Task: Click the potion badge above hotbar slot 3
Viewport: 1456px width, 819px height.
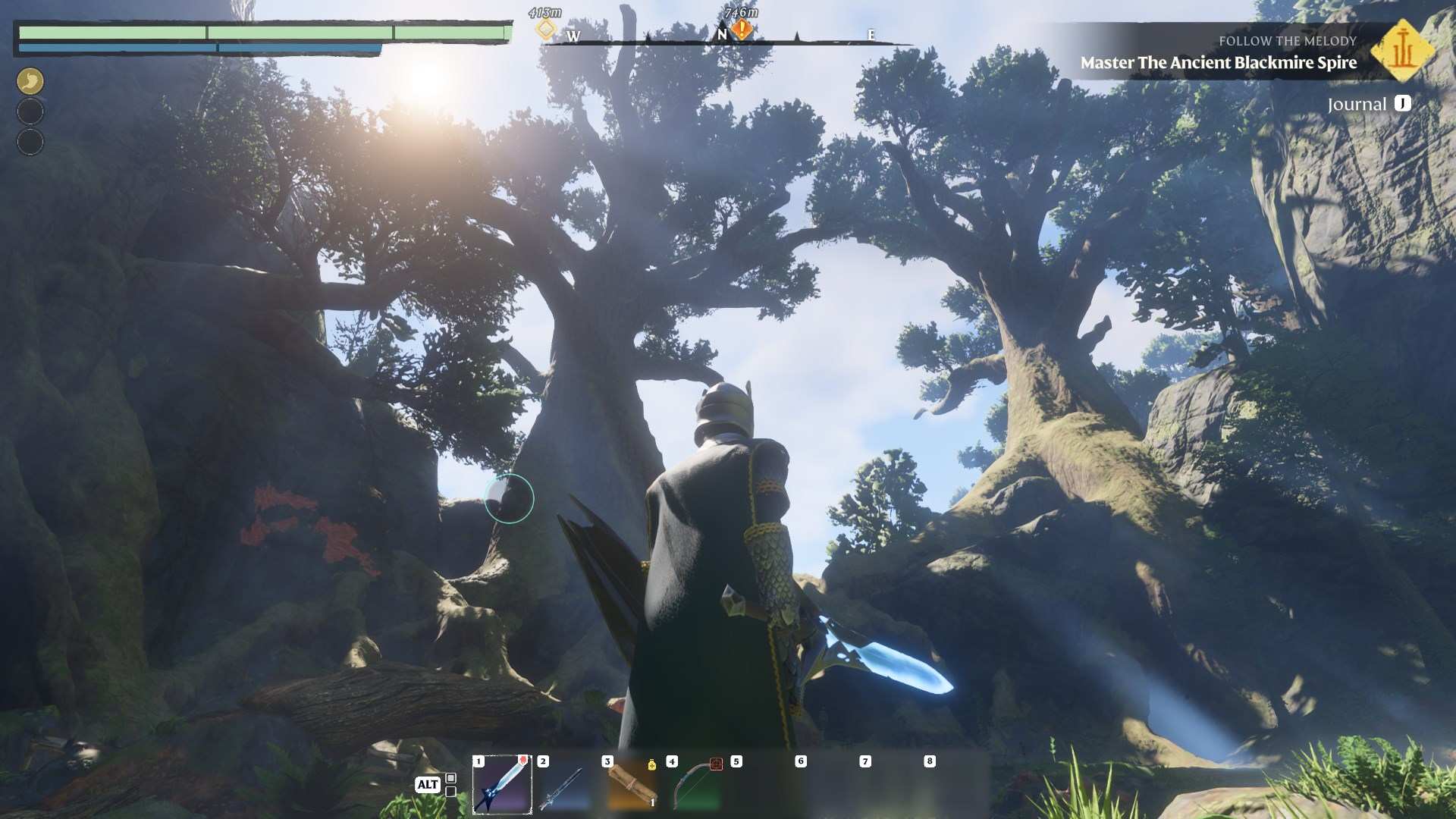Action: click(x=651, y=765)
